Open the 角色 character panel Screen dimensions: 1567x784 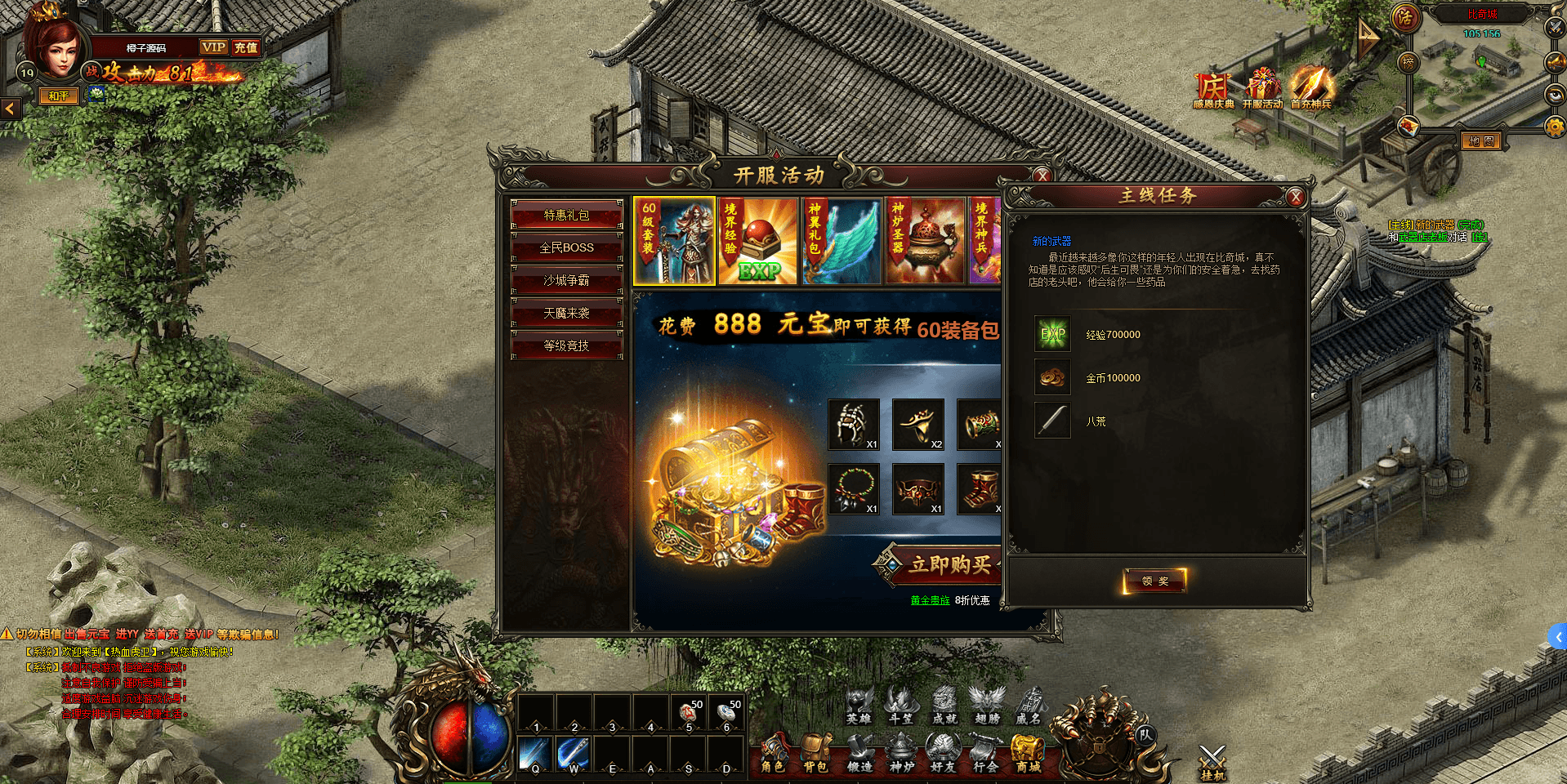[x=772, y=754]
